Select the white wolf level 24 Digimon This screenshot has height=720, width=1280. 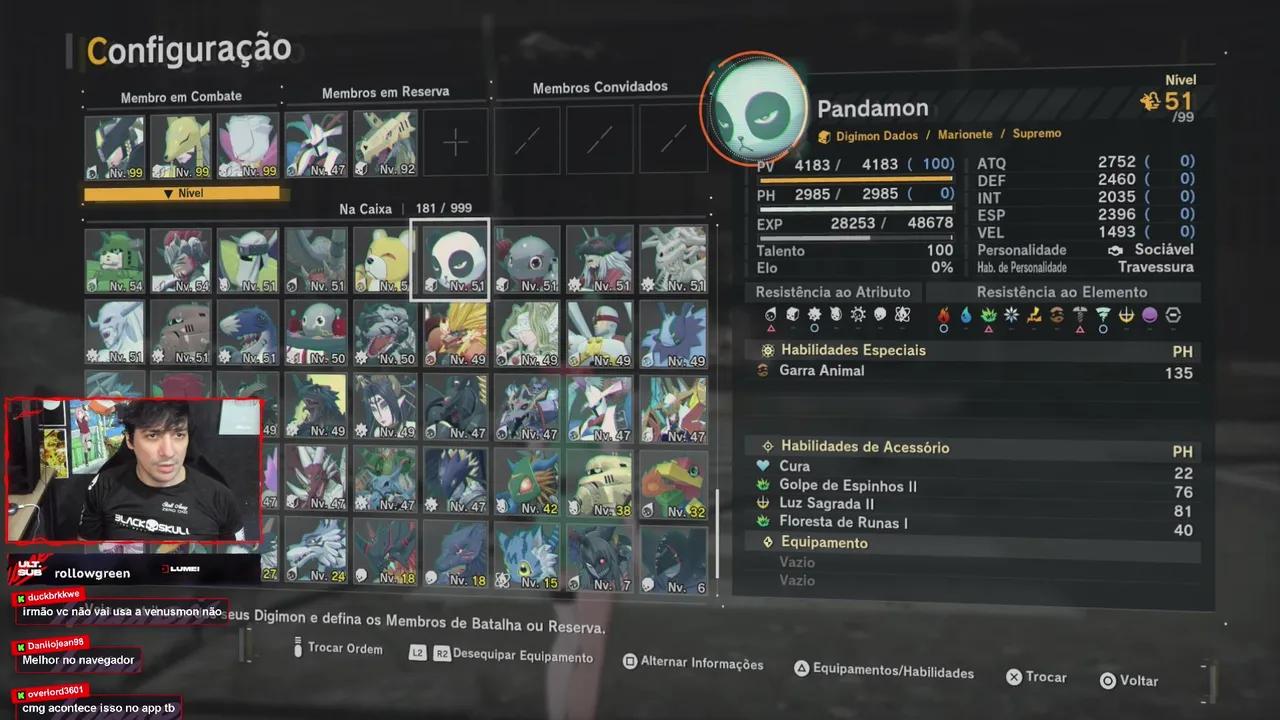pyautogui.click(x=315, y=551)
